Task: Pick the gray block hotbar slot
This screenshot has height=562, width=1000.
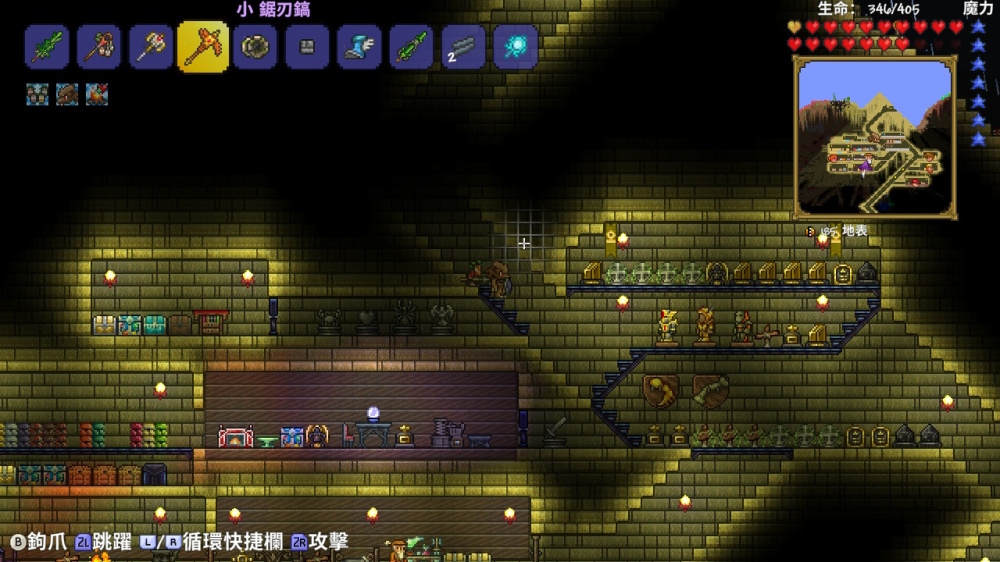Action: pos(307,47)
